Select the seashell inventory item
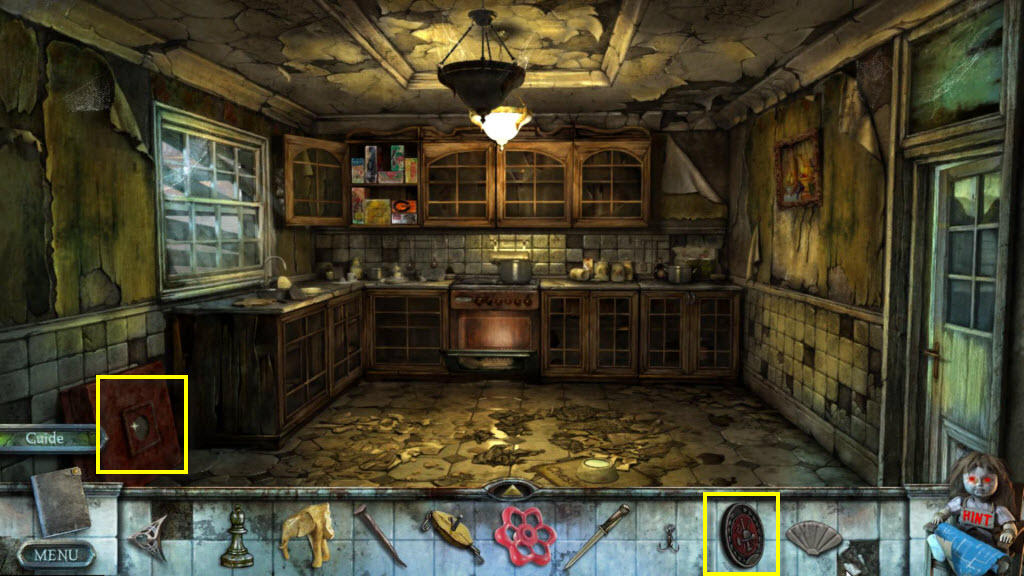This screenshot has width=1024, height=576. click(x=813, y=537)
